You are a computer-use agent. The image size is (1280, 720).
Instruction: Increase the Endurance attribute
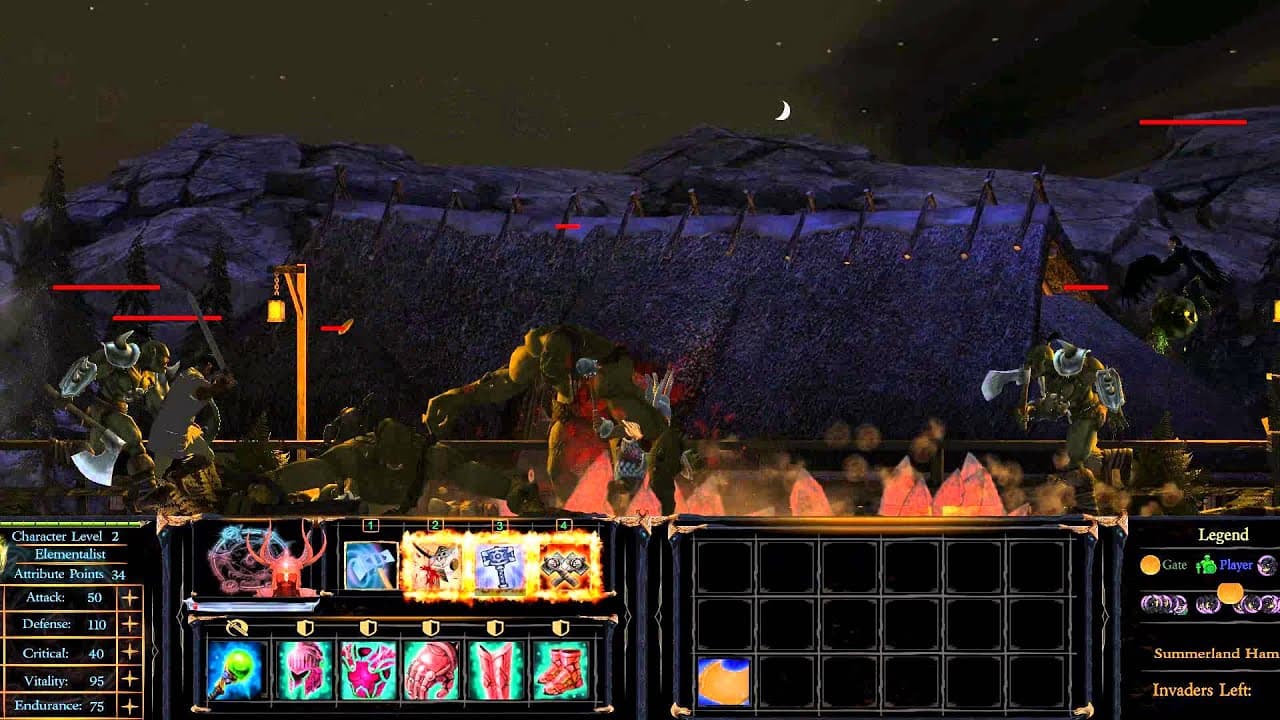[x=129, y=706]
